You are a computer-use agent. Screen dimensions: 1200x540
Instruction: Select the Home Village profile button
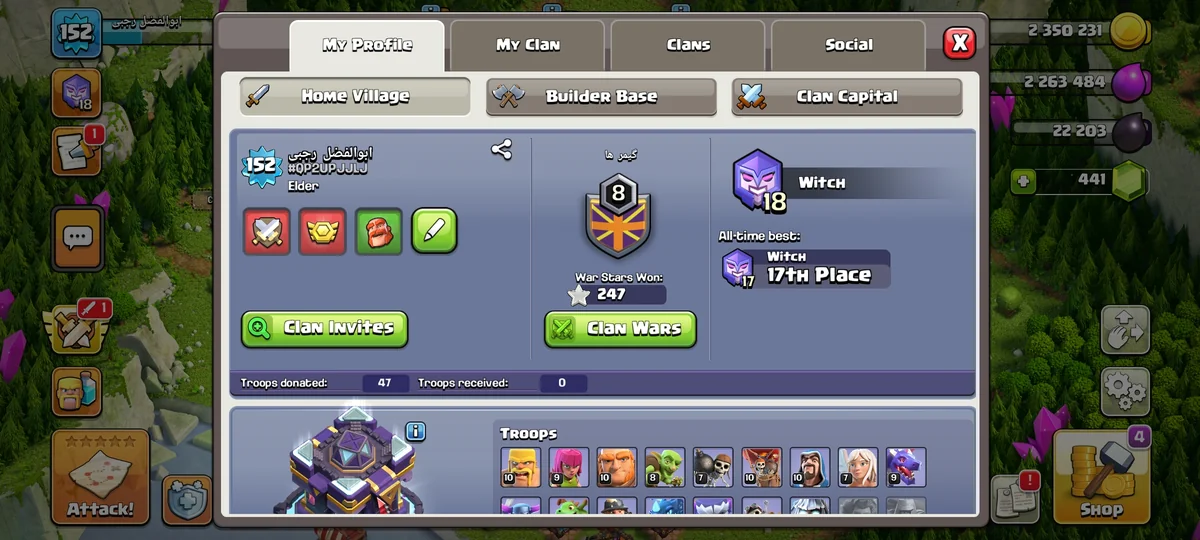pos(355,97)
